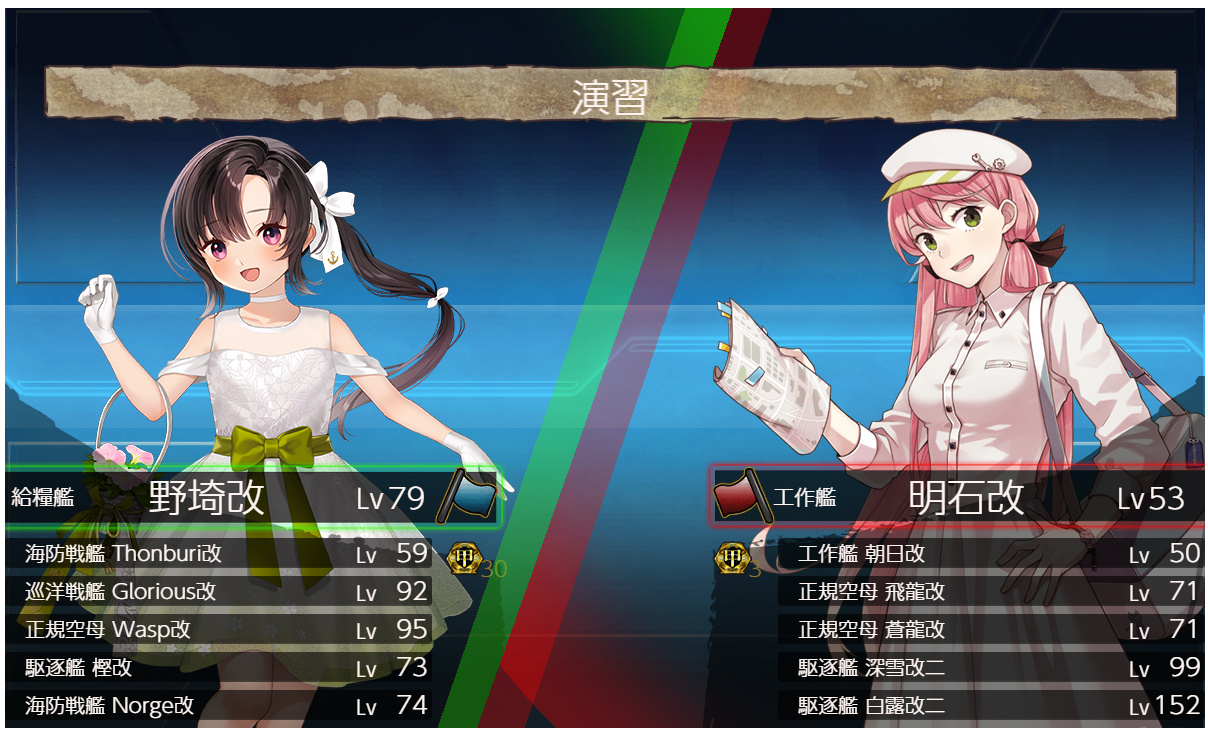Pick the Wasp改 carrier row
Screen dimensions: 1208x732
(225, 630)
